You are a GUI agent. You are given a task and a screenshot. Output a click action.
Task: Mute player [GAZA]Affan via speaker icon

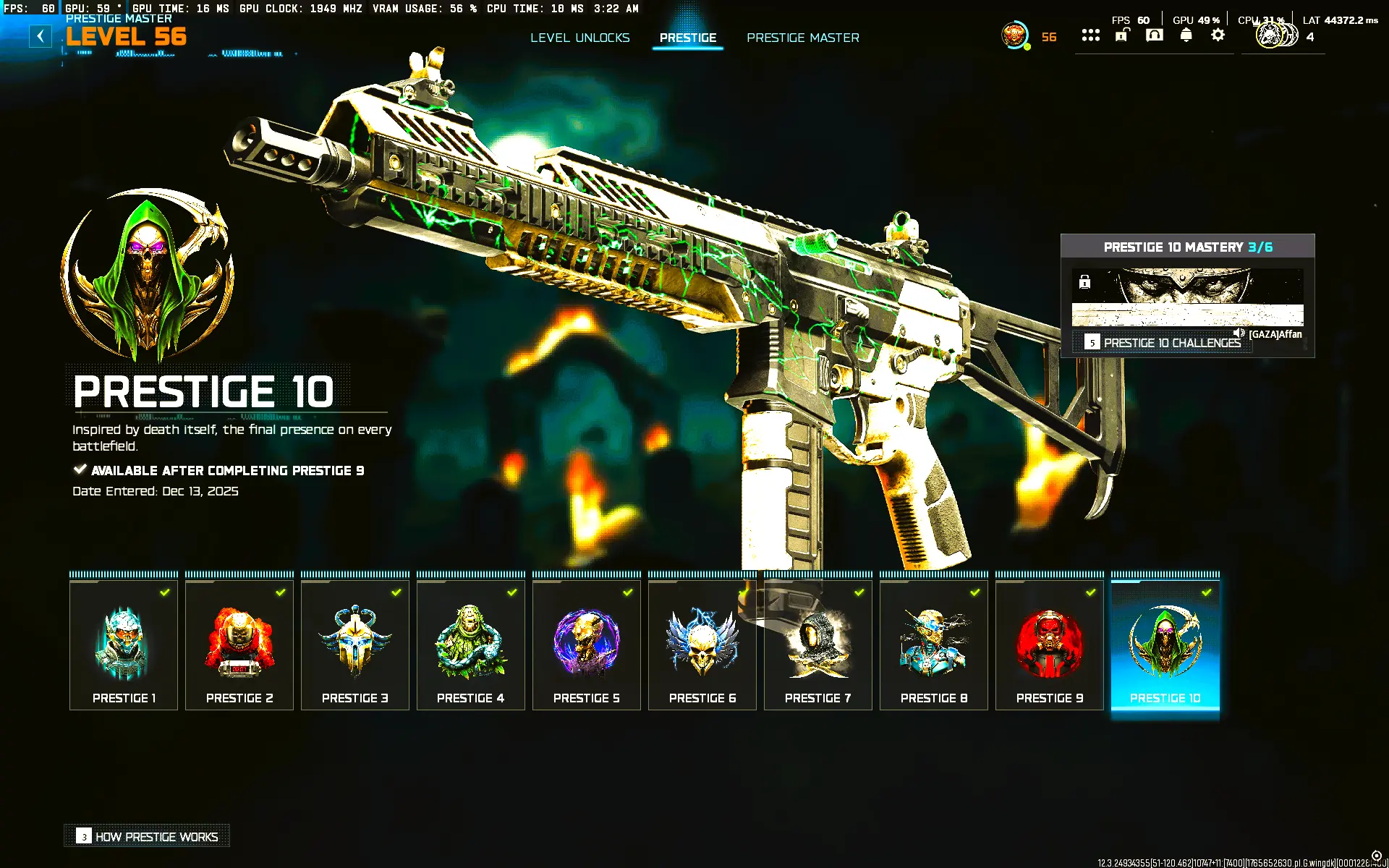pos(1239,334)
